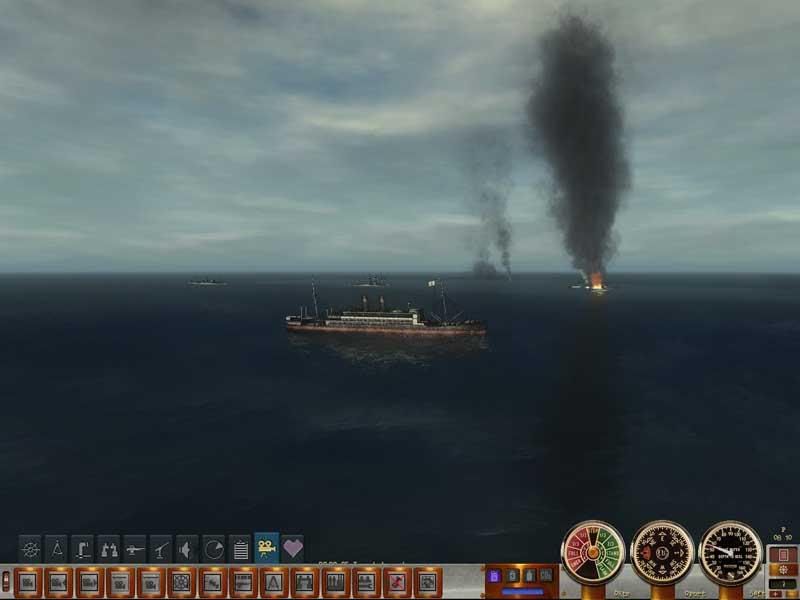Open the radar sweep station icon
The image size is (800, 600).
pyautogui.click(x=213, y=548)
